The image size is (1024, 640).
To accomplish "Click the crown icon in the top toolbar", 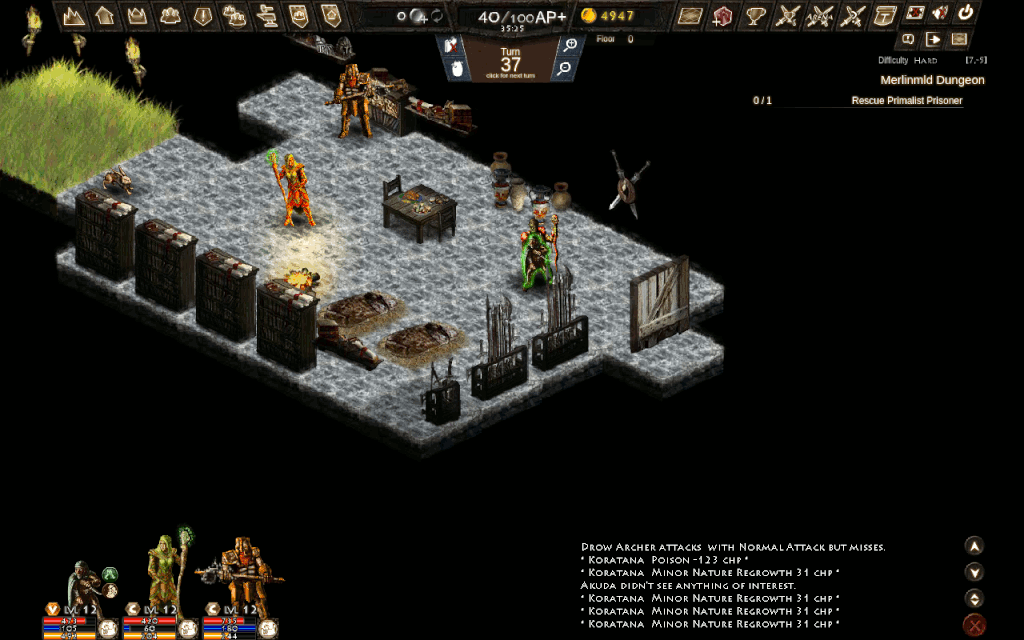I will tap(137, 15).
